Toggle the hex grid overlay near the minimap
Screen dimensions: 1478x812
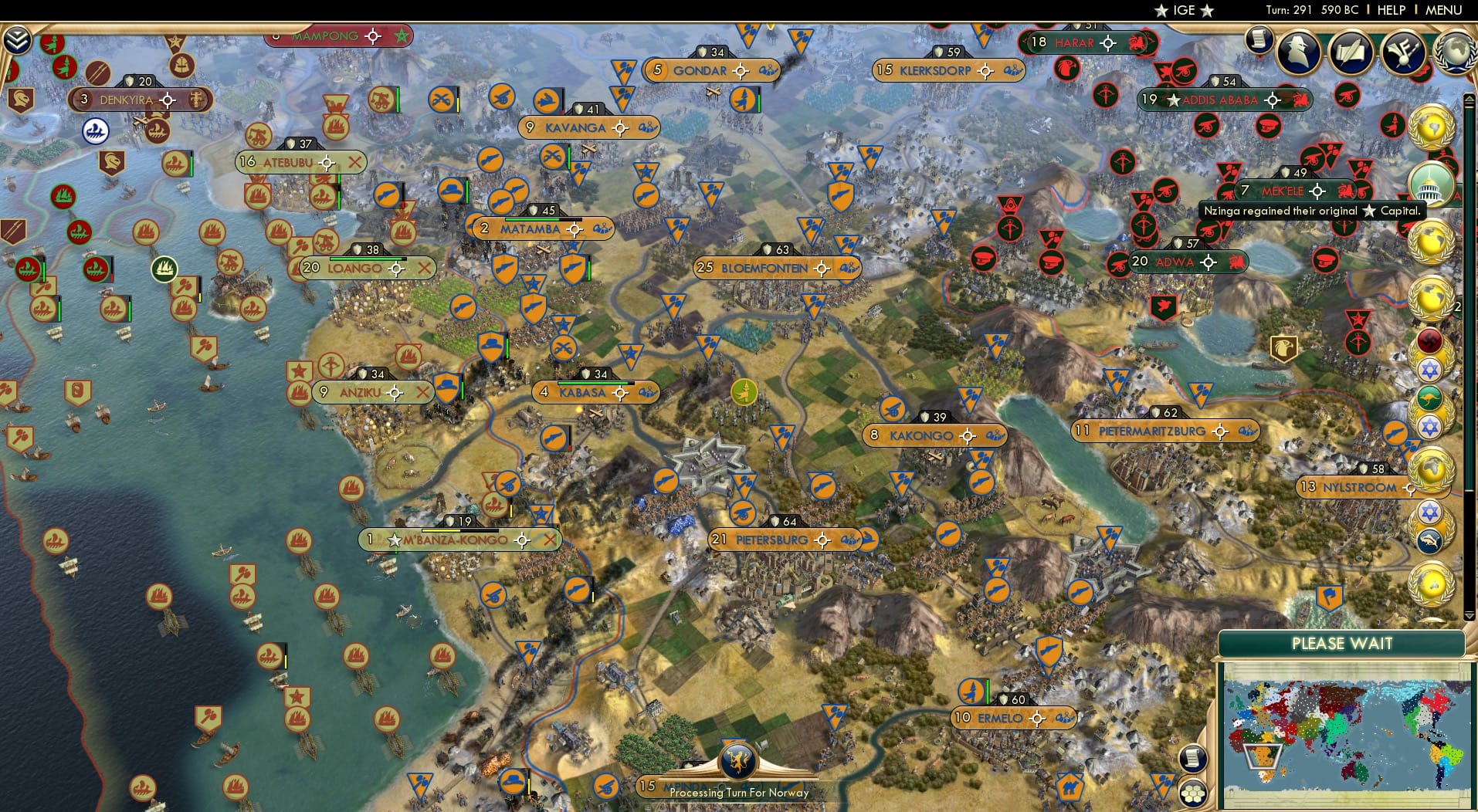click(x=1193, y=794)
